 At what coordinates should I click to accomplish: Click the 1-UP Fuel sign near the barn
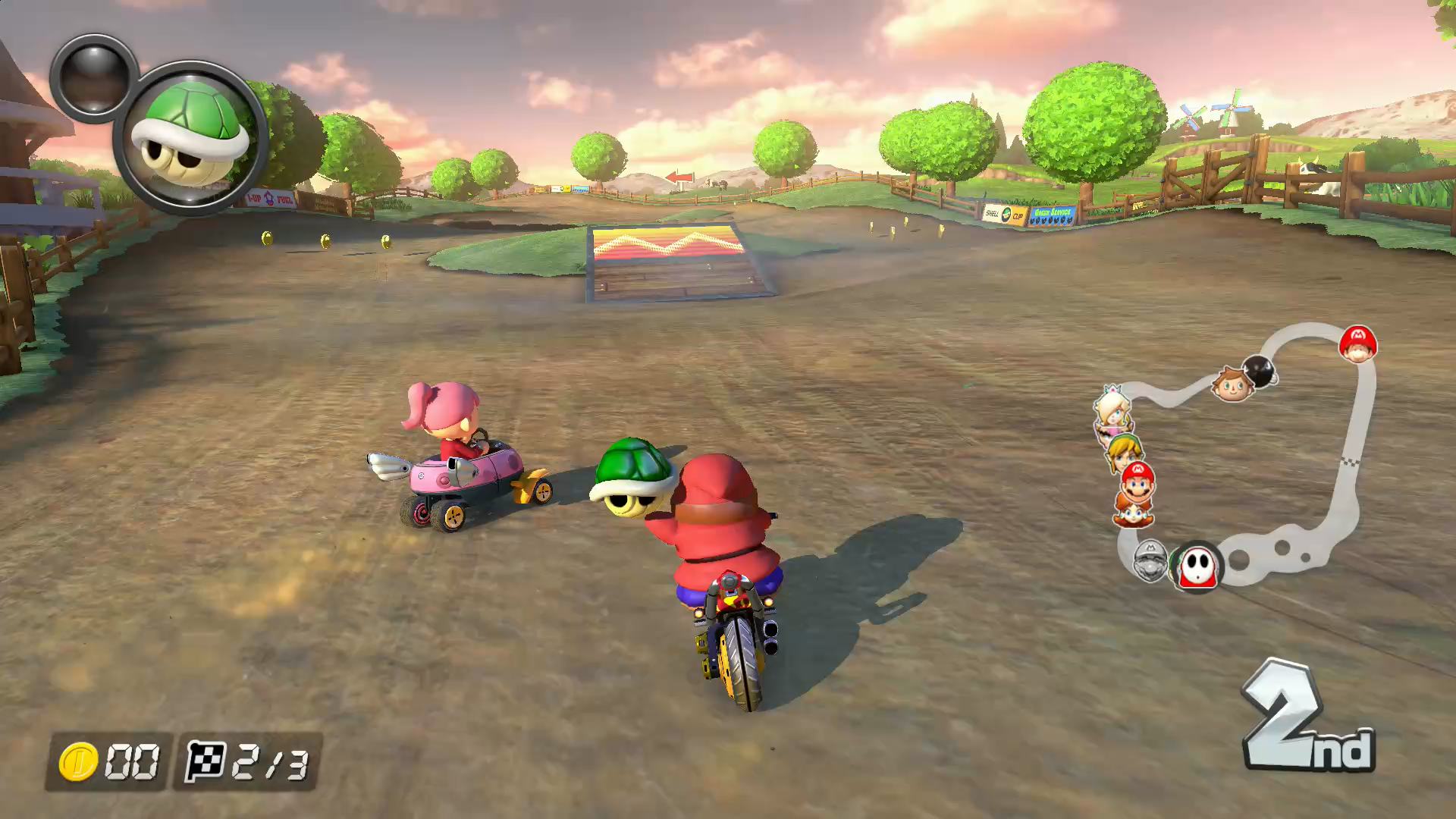270,198
